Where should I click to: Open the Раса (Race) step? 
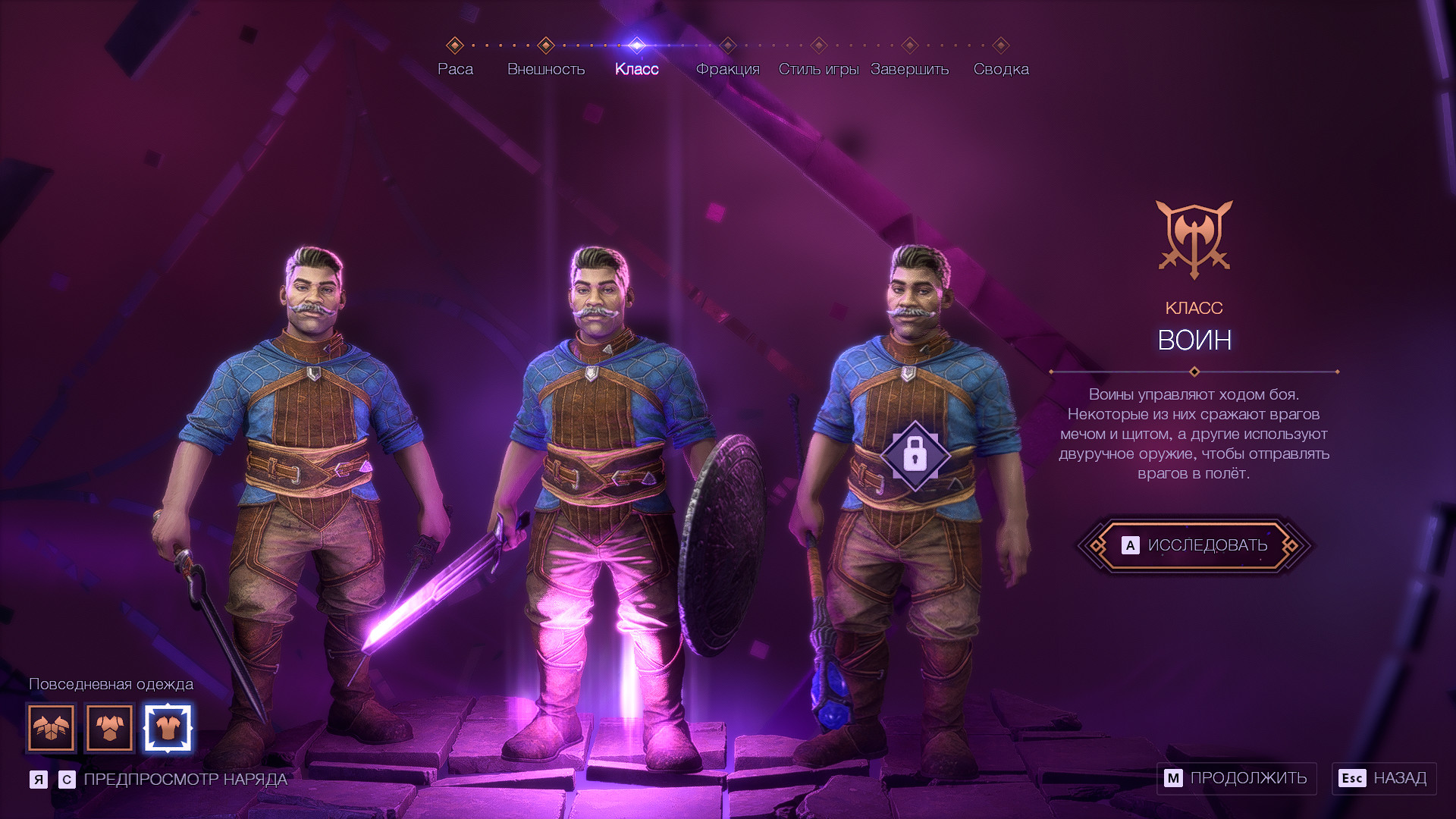click(x=455, y=68)
